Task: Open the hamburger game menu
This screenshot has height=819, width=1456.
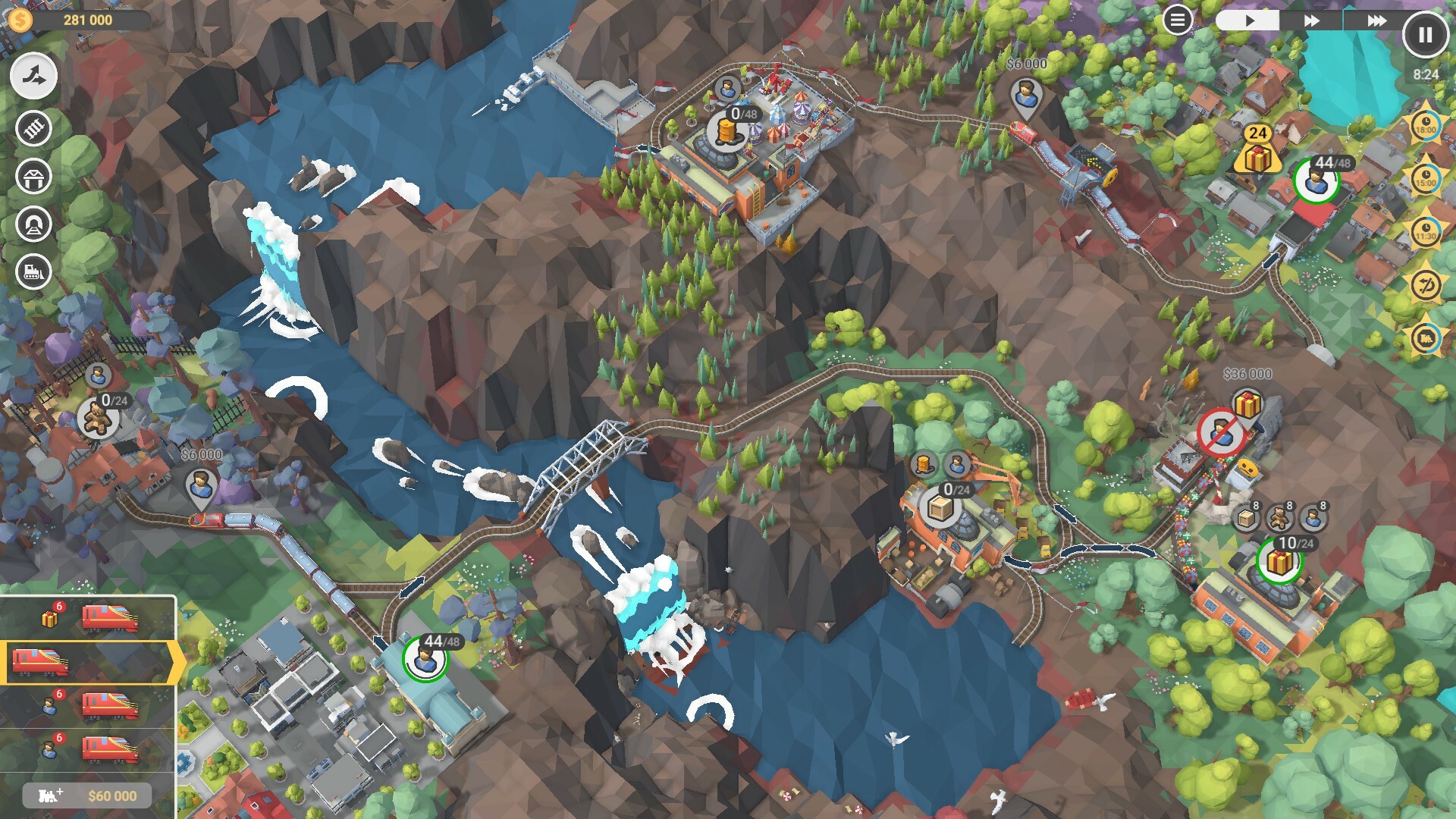Action: pyautogui.click(x=1178, y=20)
